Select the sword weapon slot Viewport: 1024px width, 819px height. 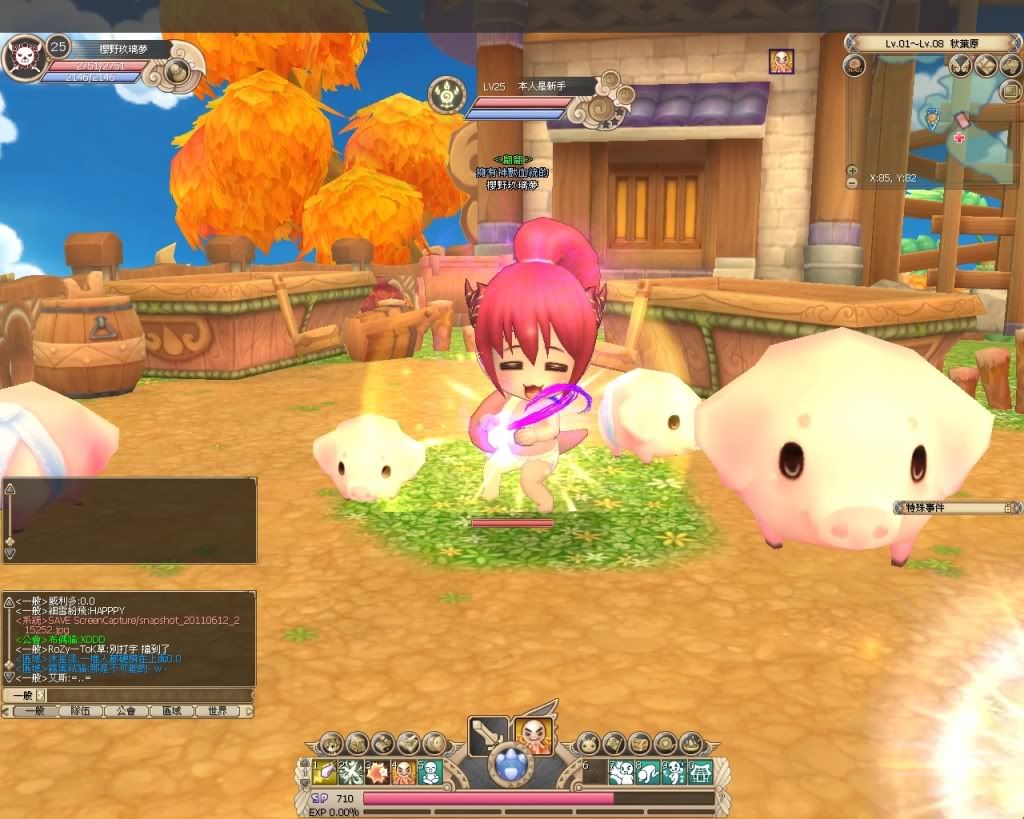pos(487,737)
